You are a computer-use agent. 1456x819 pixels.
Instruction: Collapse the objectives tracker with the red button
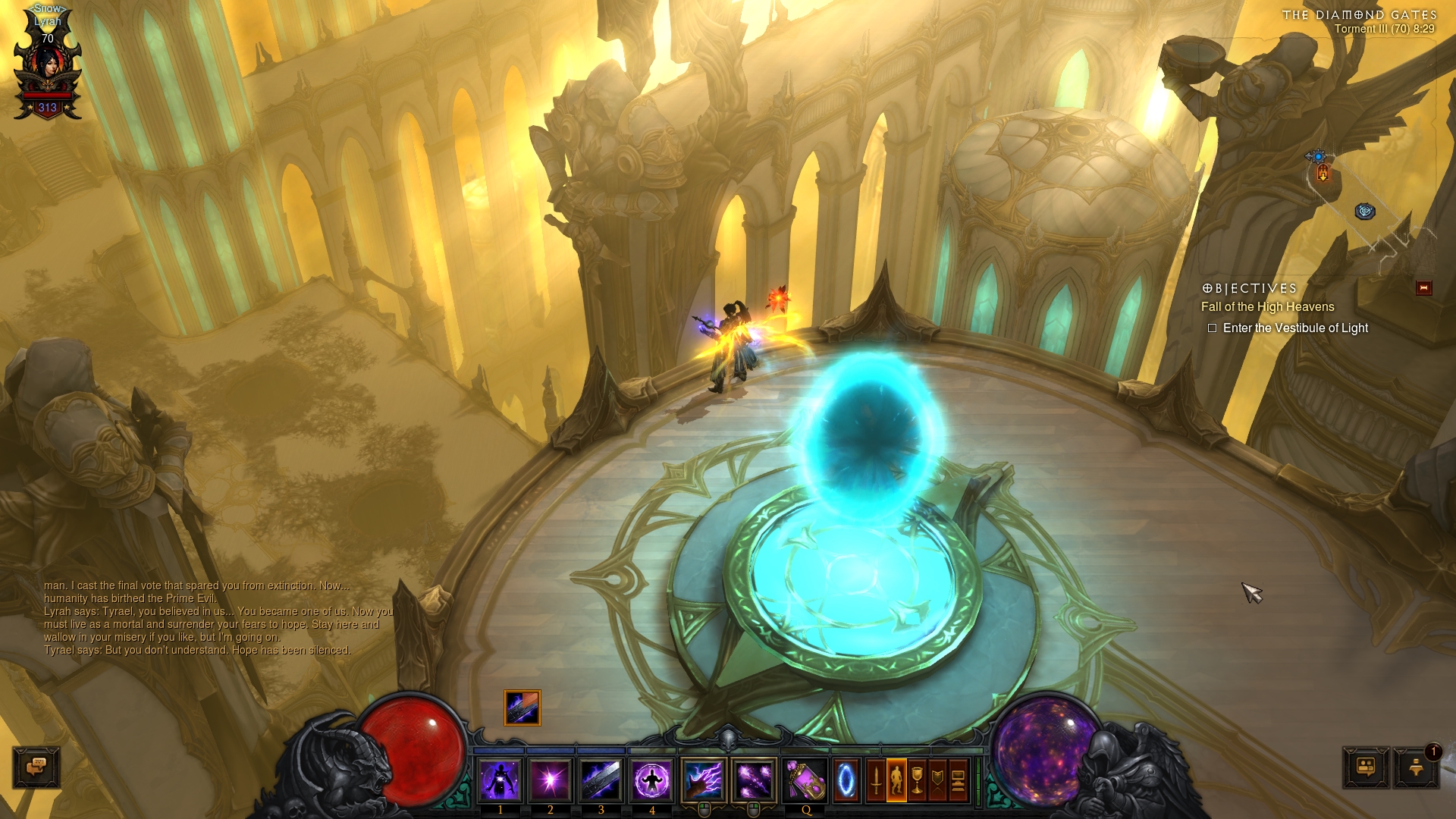click(x=1423, y=287)
